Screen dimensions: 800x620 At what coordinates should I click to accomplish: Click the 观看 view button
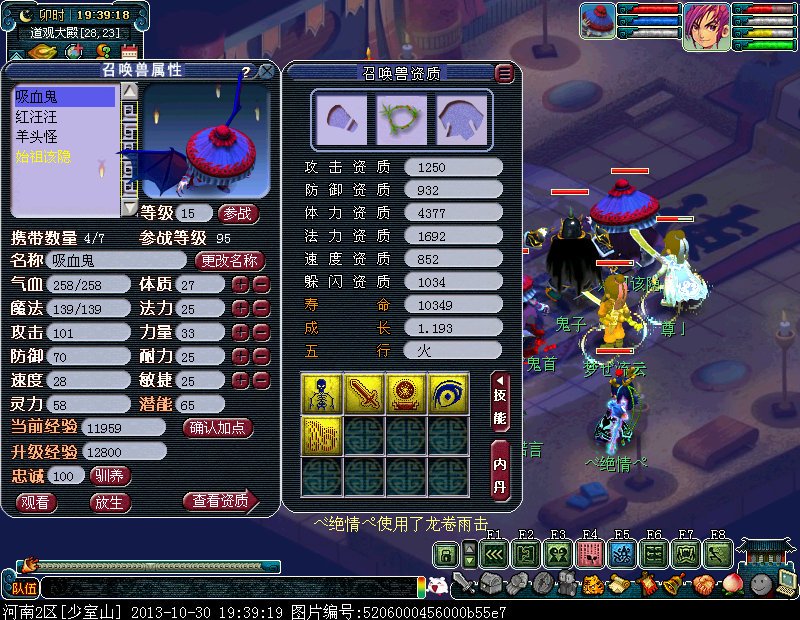tap(36, 502)
